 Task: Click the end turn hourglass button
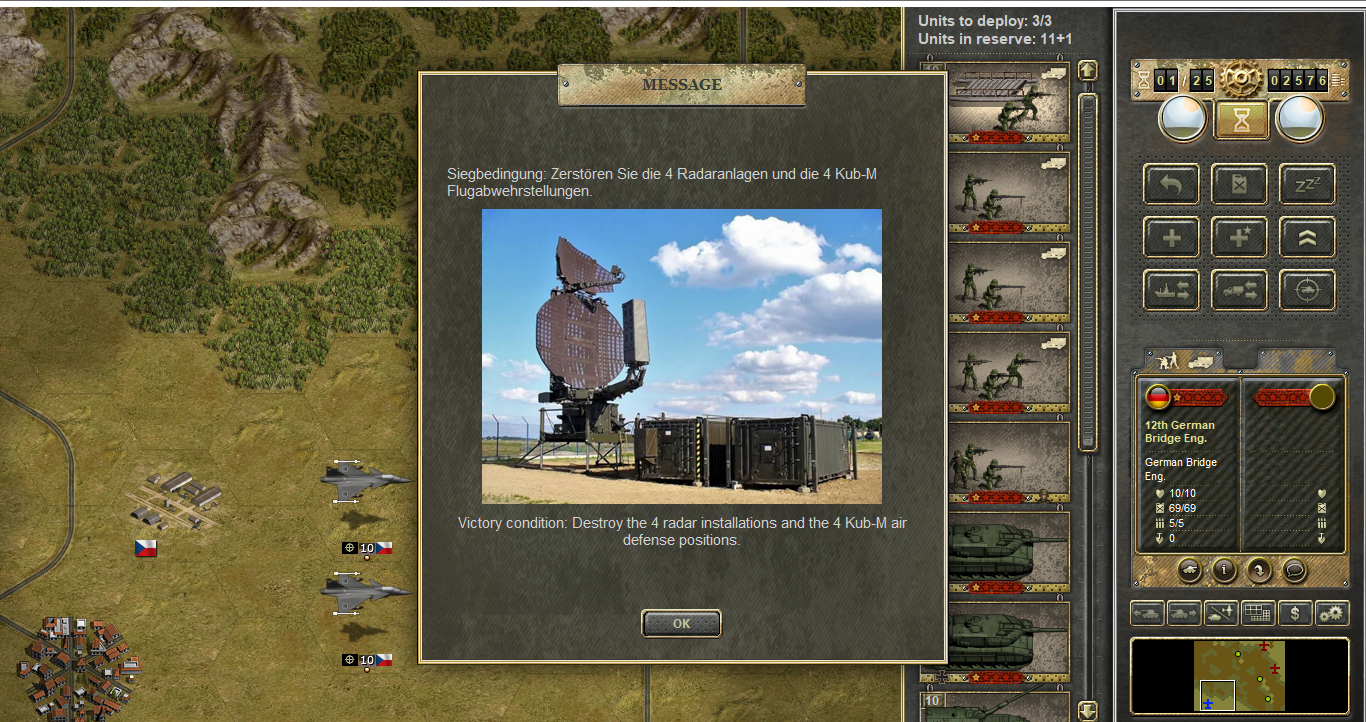(1241, 120)
